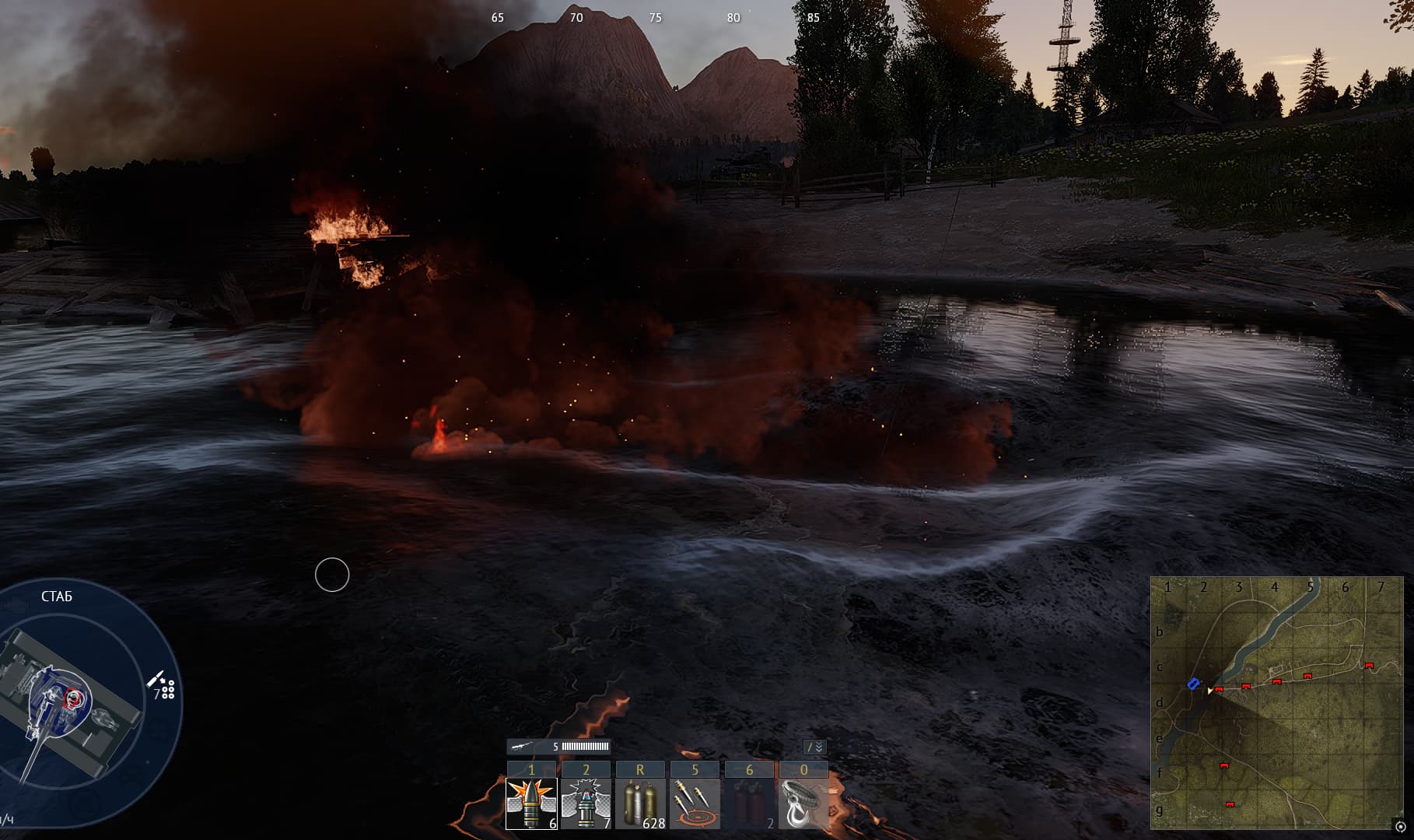This screenshot has width=1414, height=840.
Task: Collapse the action bar with the chevron button
Action: tap(814, 747)
